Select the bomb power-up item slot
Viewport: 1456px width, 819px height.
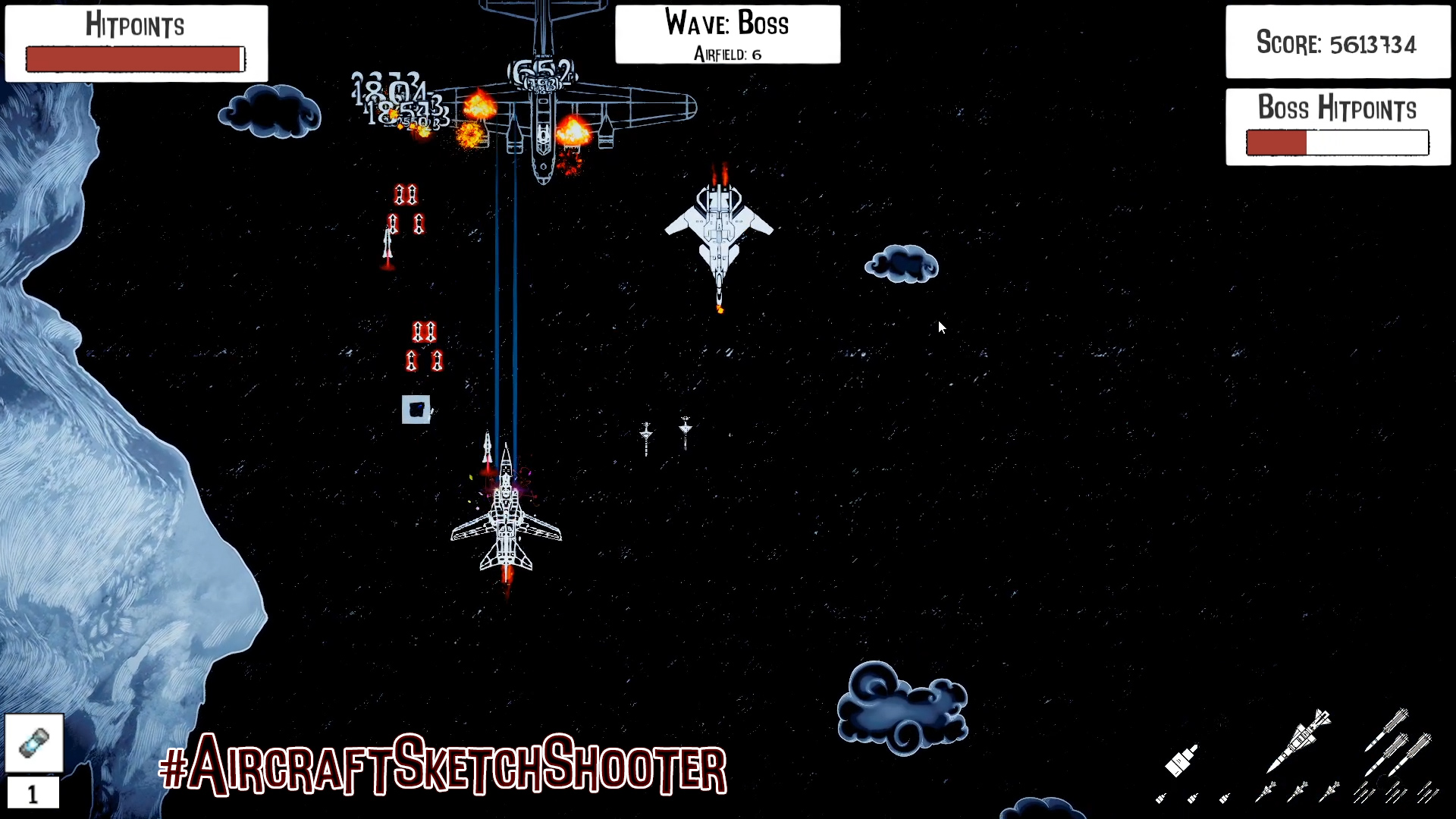click(33, 742)
